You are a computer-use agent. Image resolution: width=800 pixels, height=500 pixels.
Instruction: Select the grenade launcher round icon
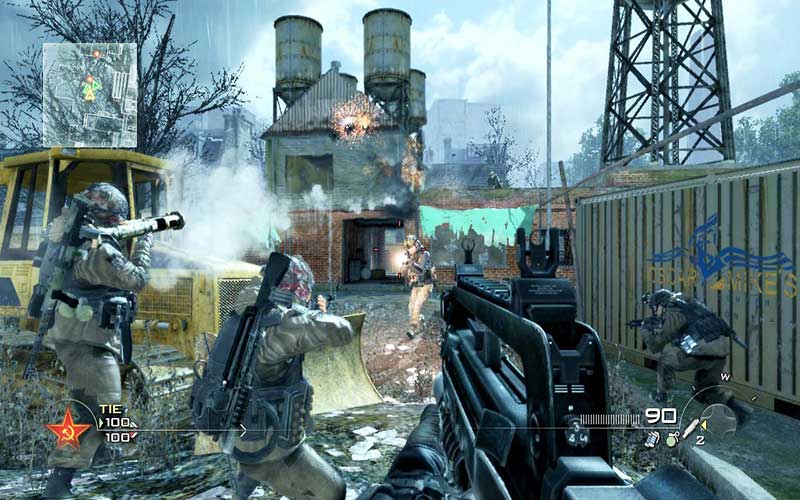click(690, 430)
